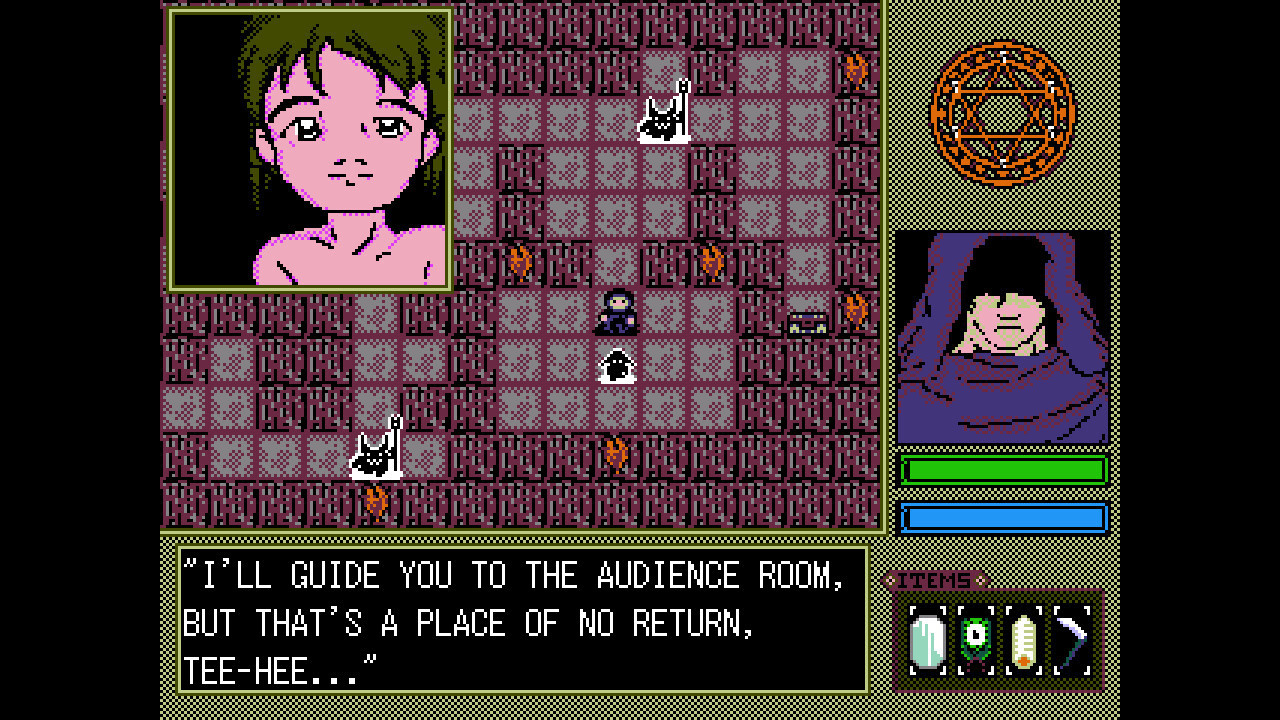Select the oval mirror item slot
1280x720 pixels.
[x=927, y=641]
